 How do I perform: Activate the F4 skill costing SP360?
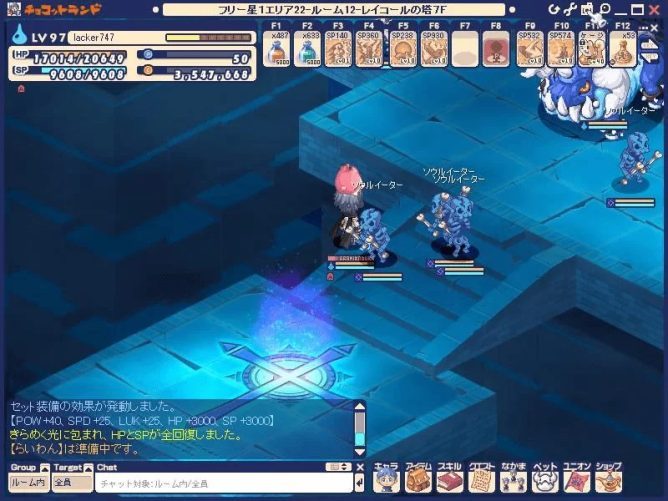coord(370,48)
